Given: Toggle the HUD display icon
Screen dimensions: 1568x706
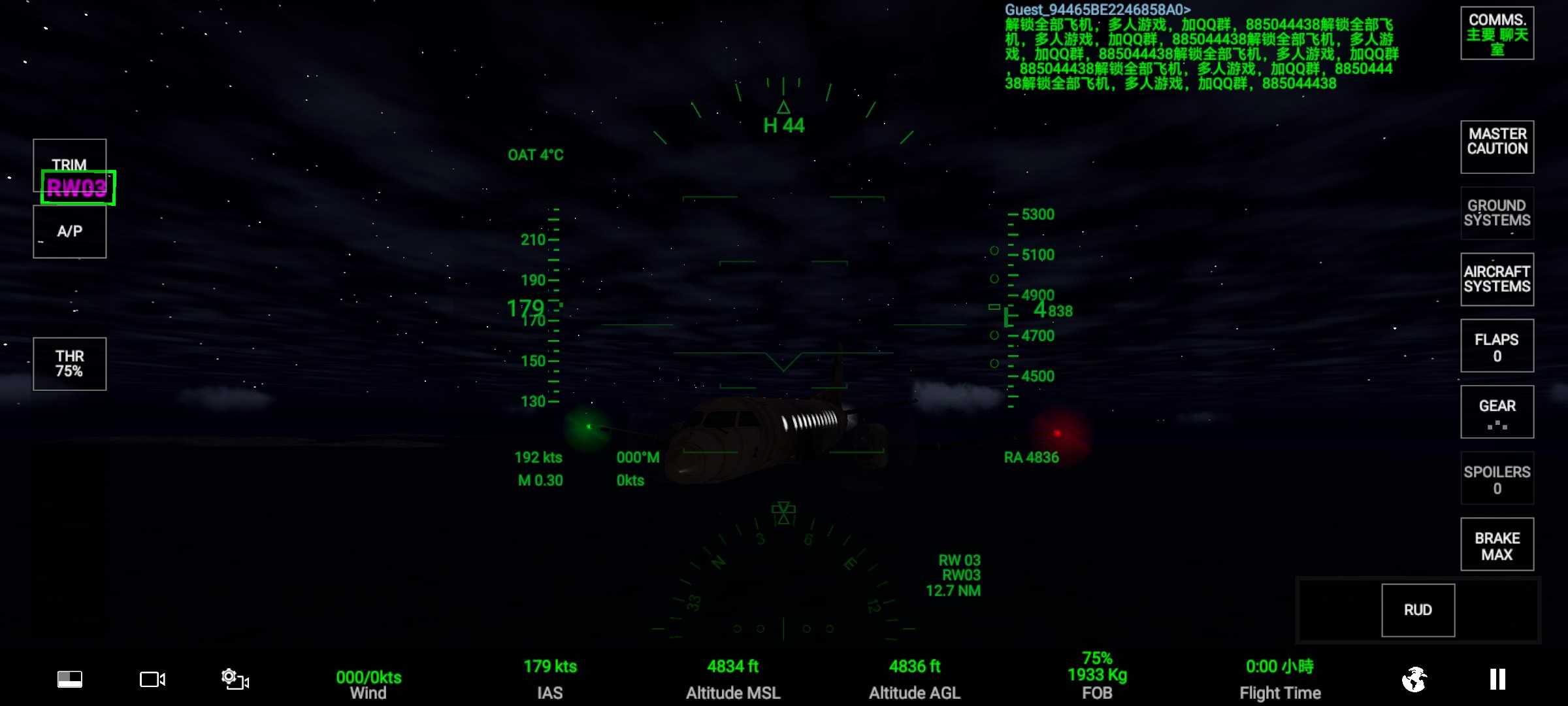Looking at the screenshot, I should click(70, 679).
